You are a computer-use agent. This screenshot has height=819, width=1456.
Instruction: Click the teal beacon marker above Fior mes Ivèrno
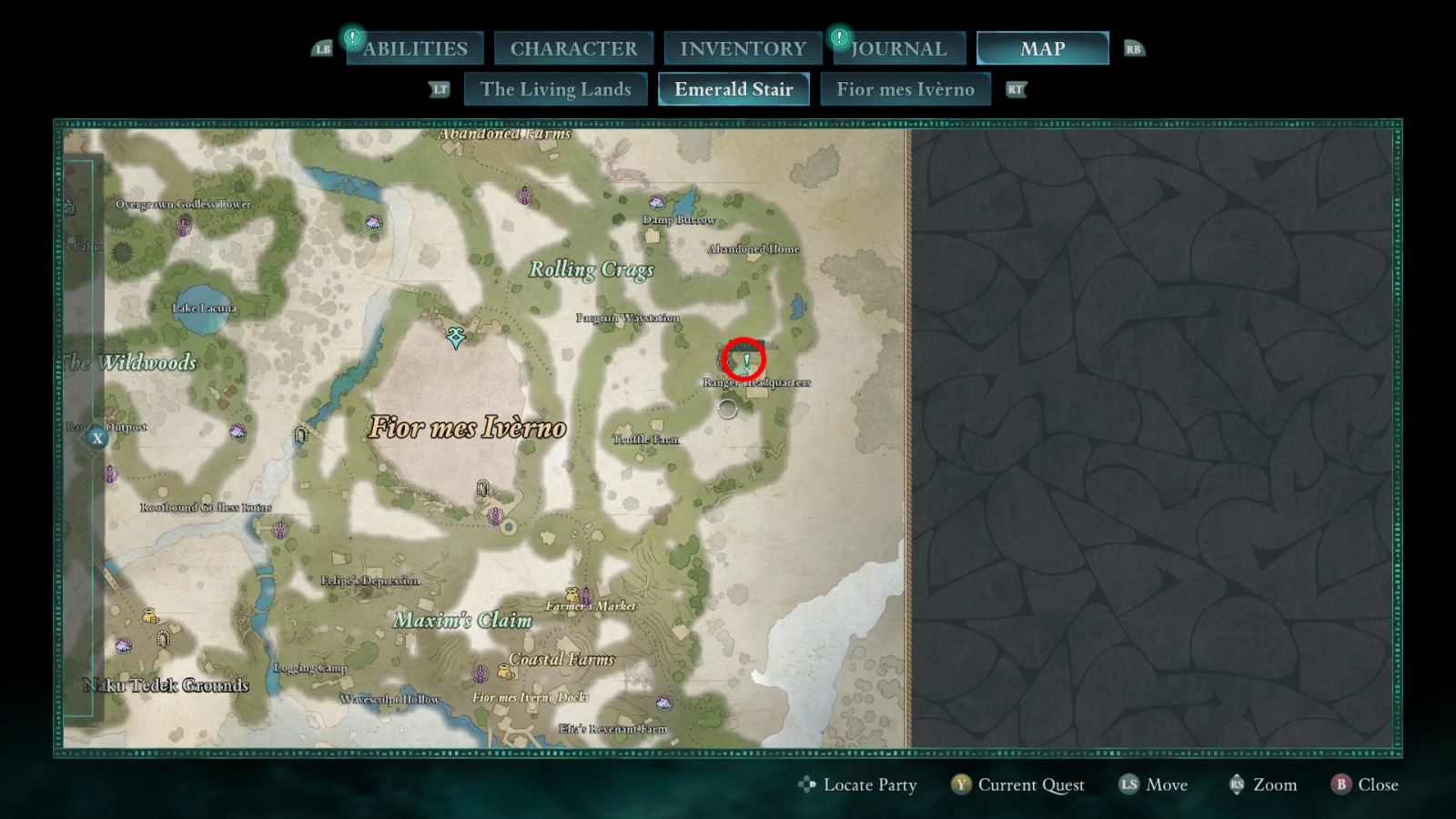456,338
